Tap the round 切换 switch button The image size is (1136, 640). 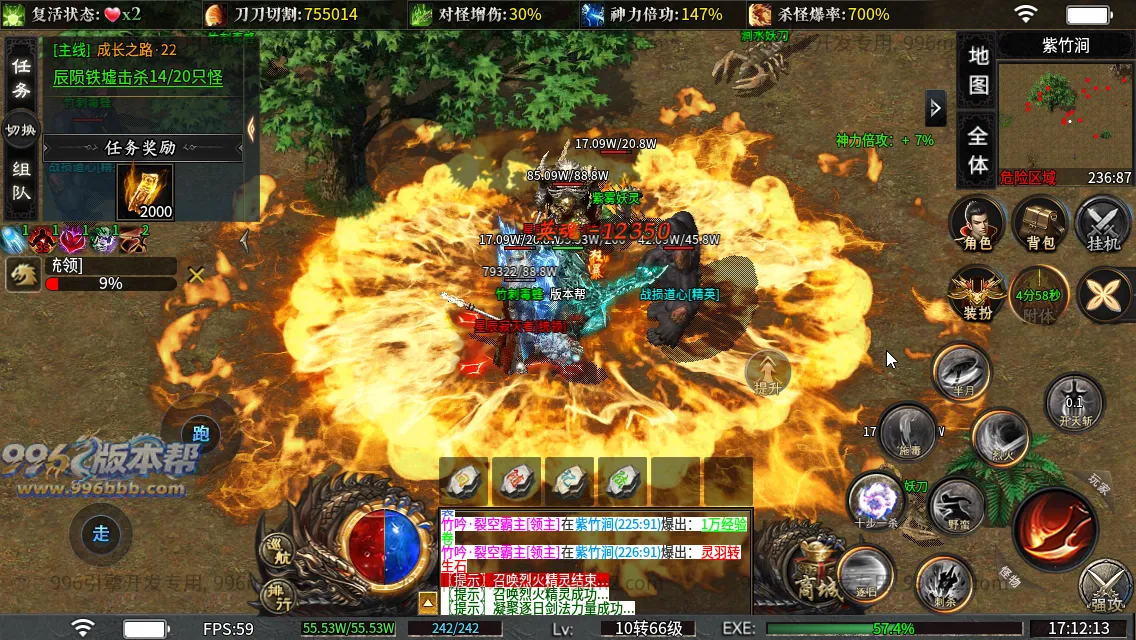coord(21,130)
